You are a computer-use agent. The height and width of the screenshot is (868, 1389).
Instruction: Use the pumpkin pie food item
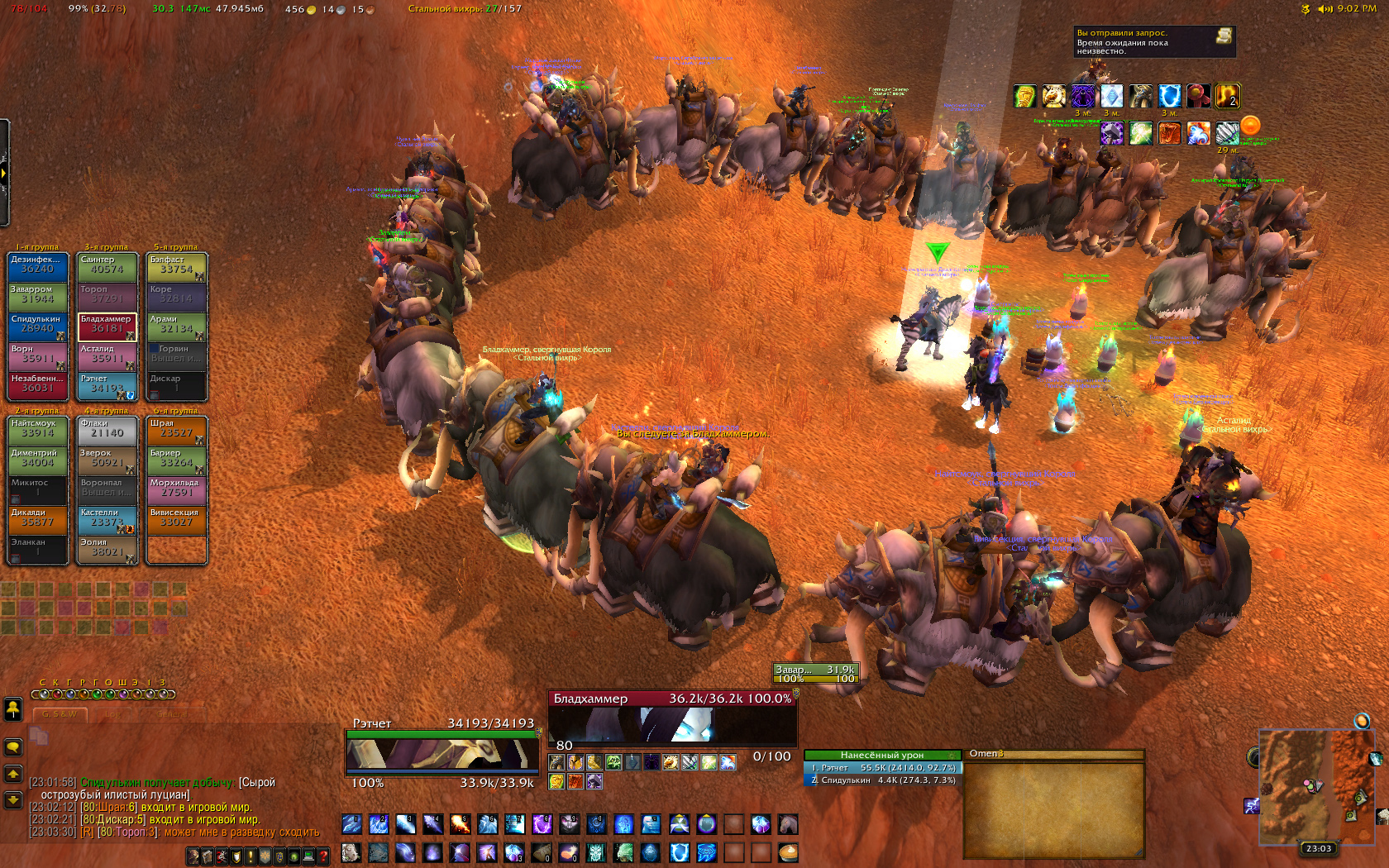788,852
